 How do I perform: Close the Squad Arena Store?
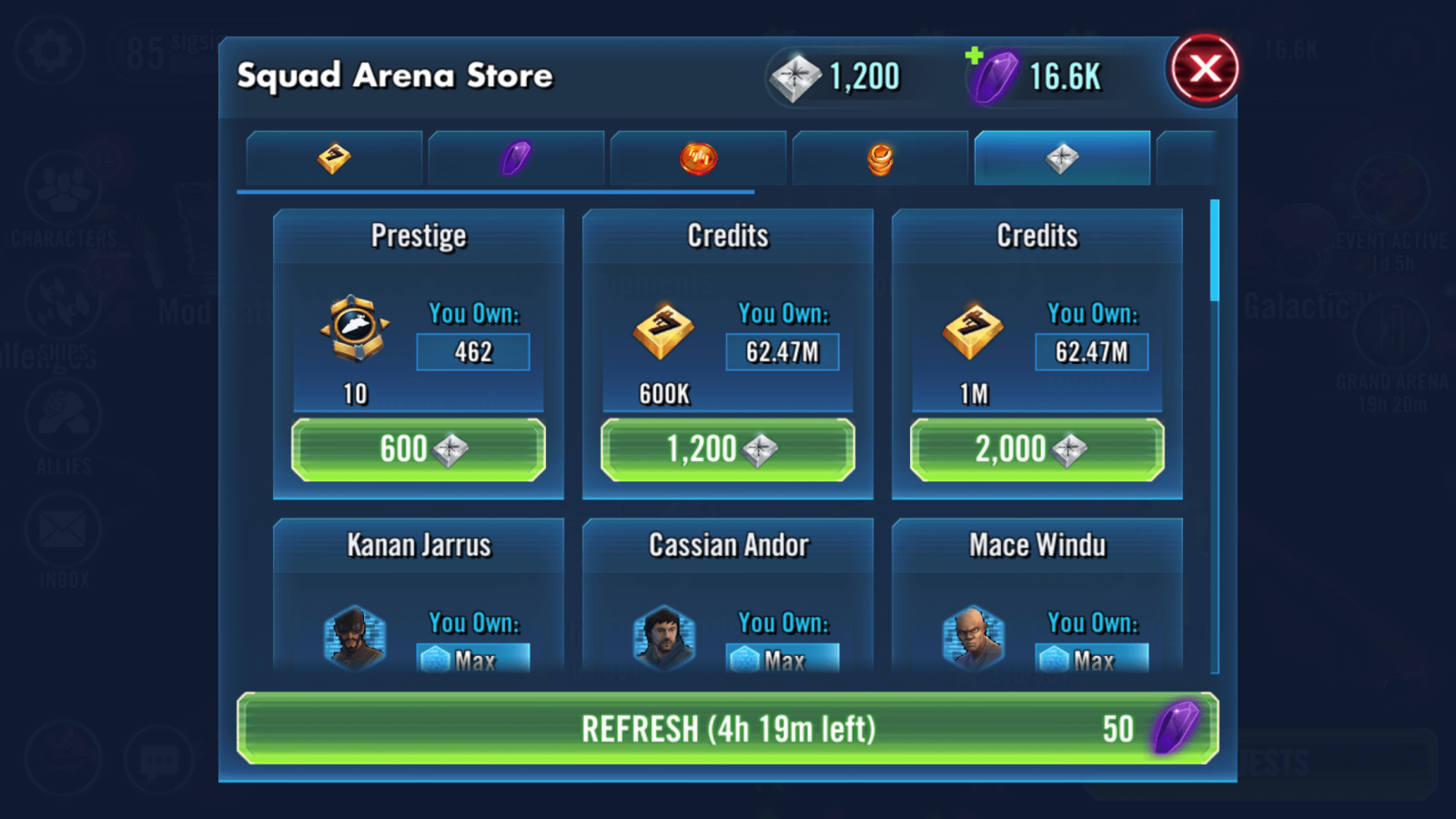pyautogui.click(x=1204, y=69)
